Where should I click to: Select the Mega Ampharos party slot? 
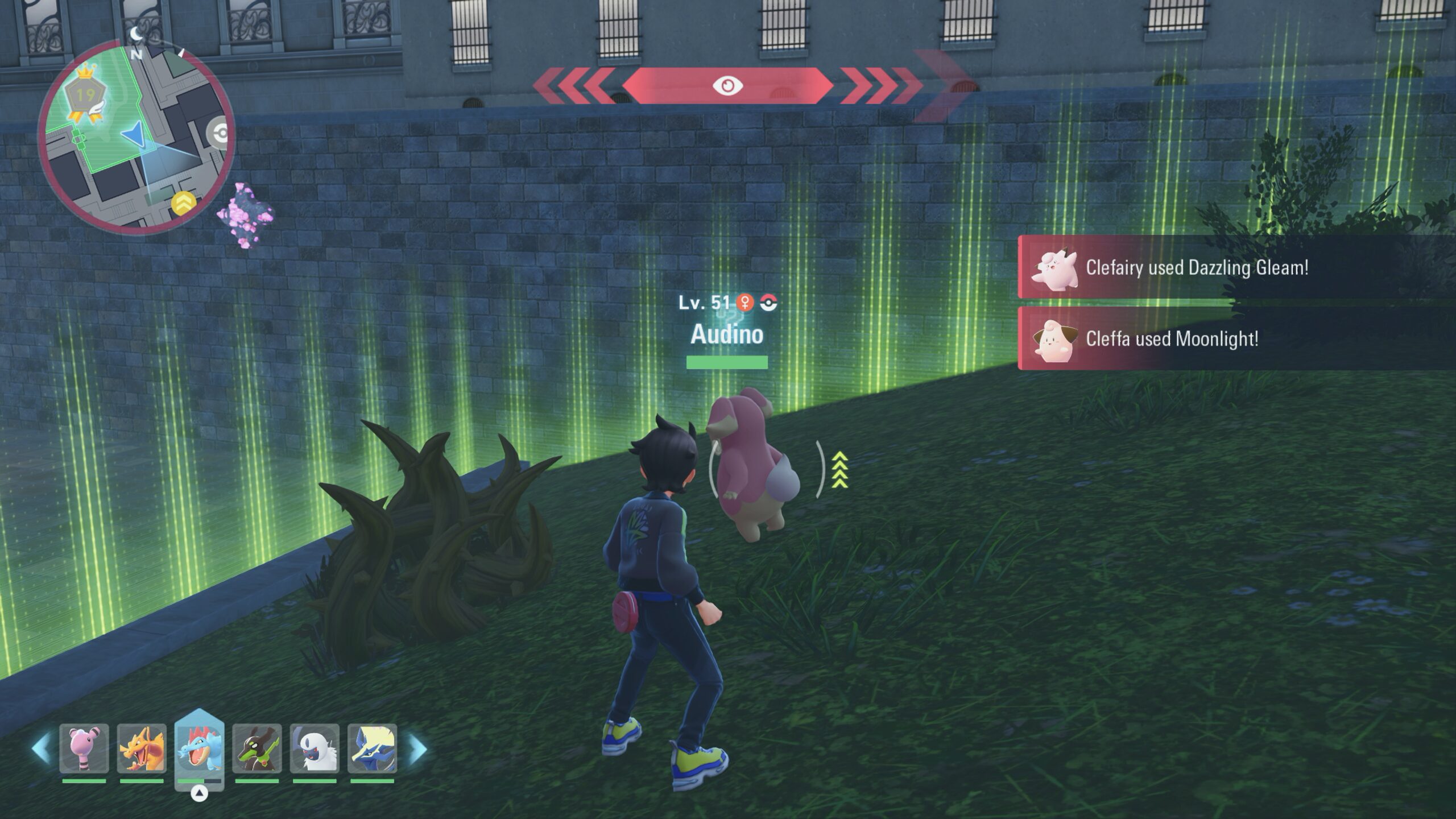coord(84,748)
